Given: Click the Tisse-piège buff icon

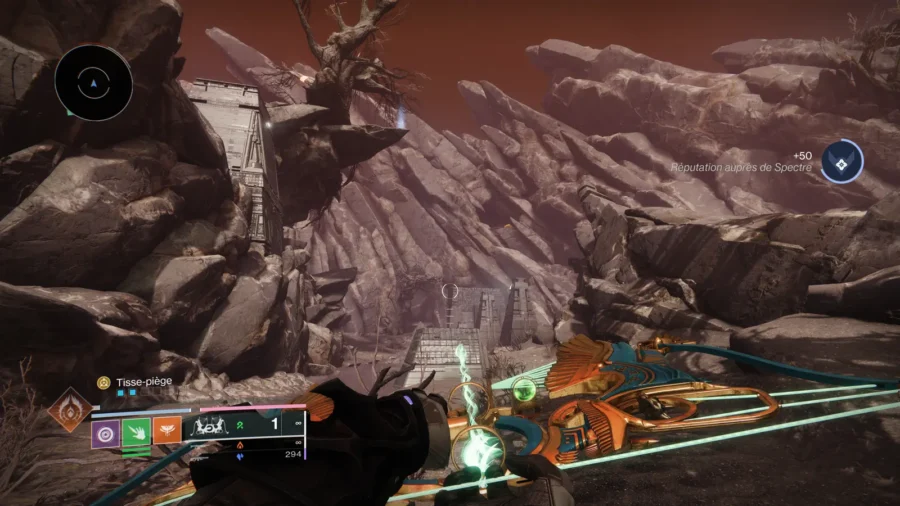Looking at the screenshot, I should click(x=102, y=382).
